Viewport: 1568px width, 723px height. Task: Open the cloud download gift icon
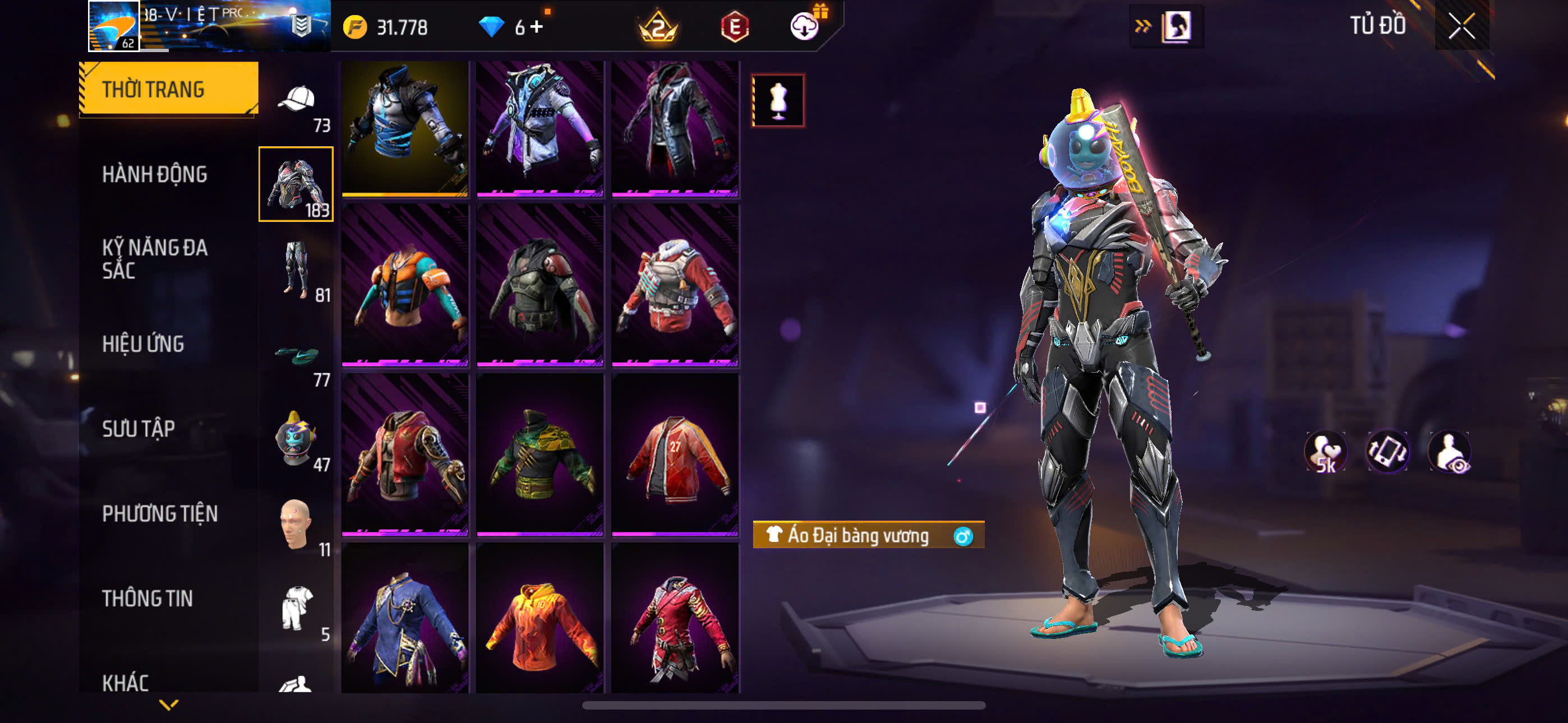pyautogui.click(x=805, y=26)
